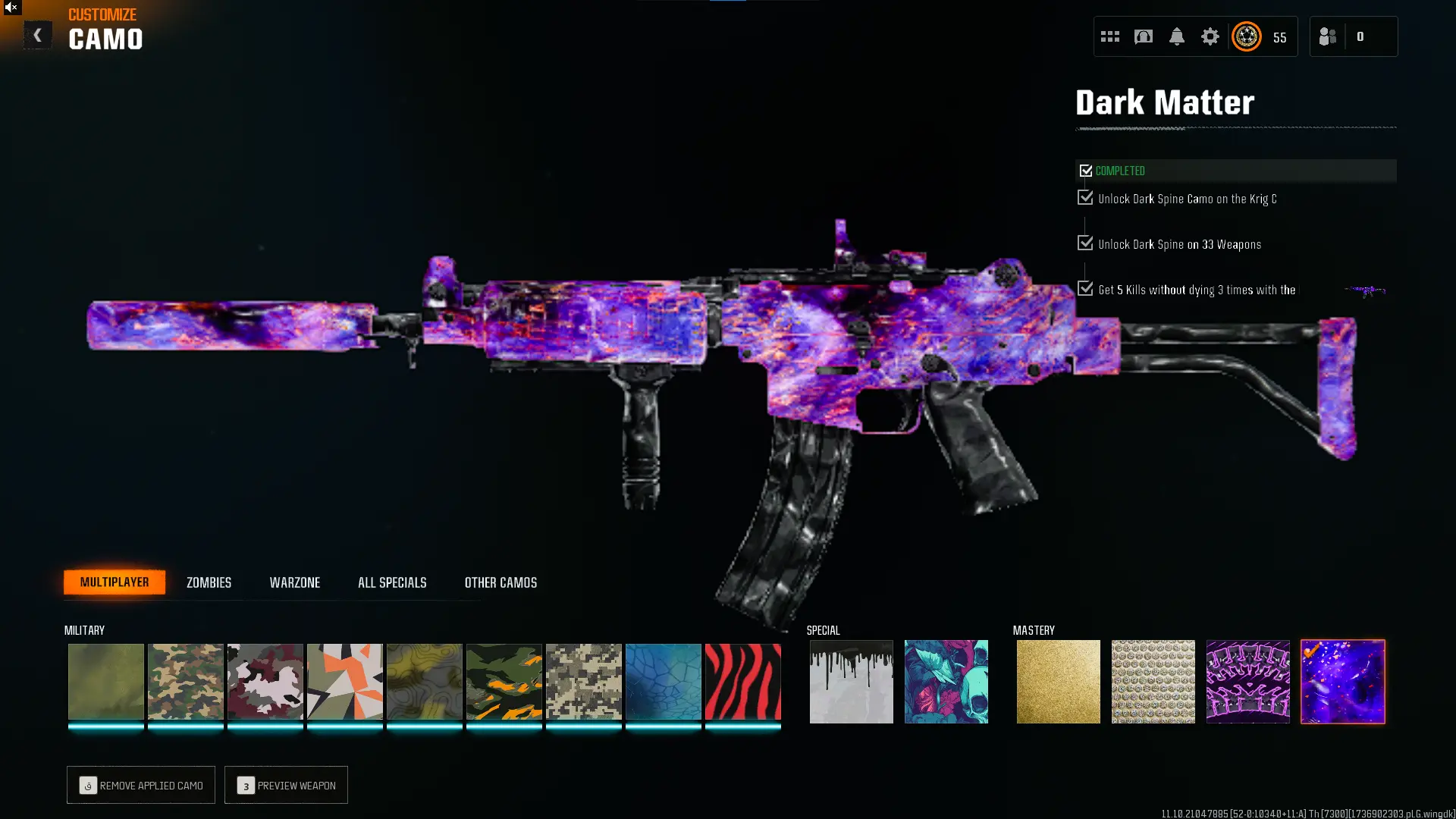Open the Warzone camo tab
Image resolution: width=1456 pixels, height=819 pixels.
295,582
